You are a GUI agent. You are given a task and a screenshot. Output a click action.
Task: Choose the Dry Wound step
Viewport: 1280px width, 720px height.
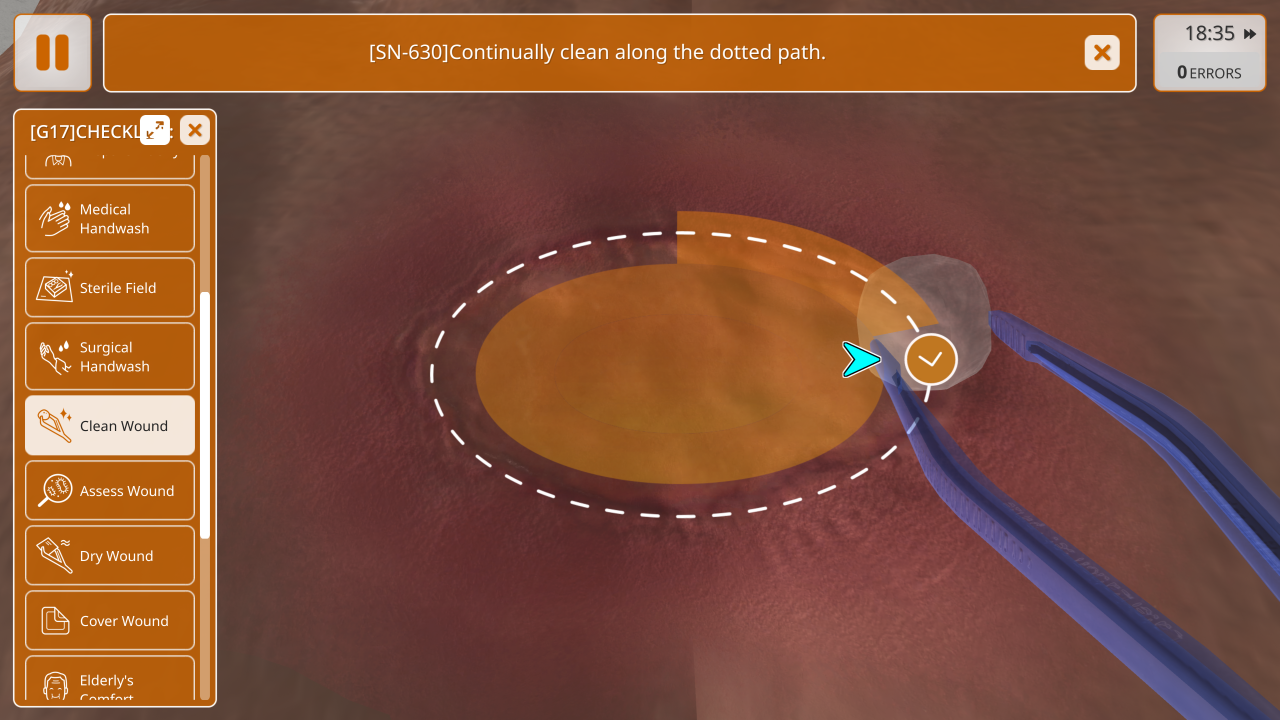click(x=110, y=556)
